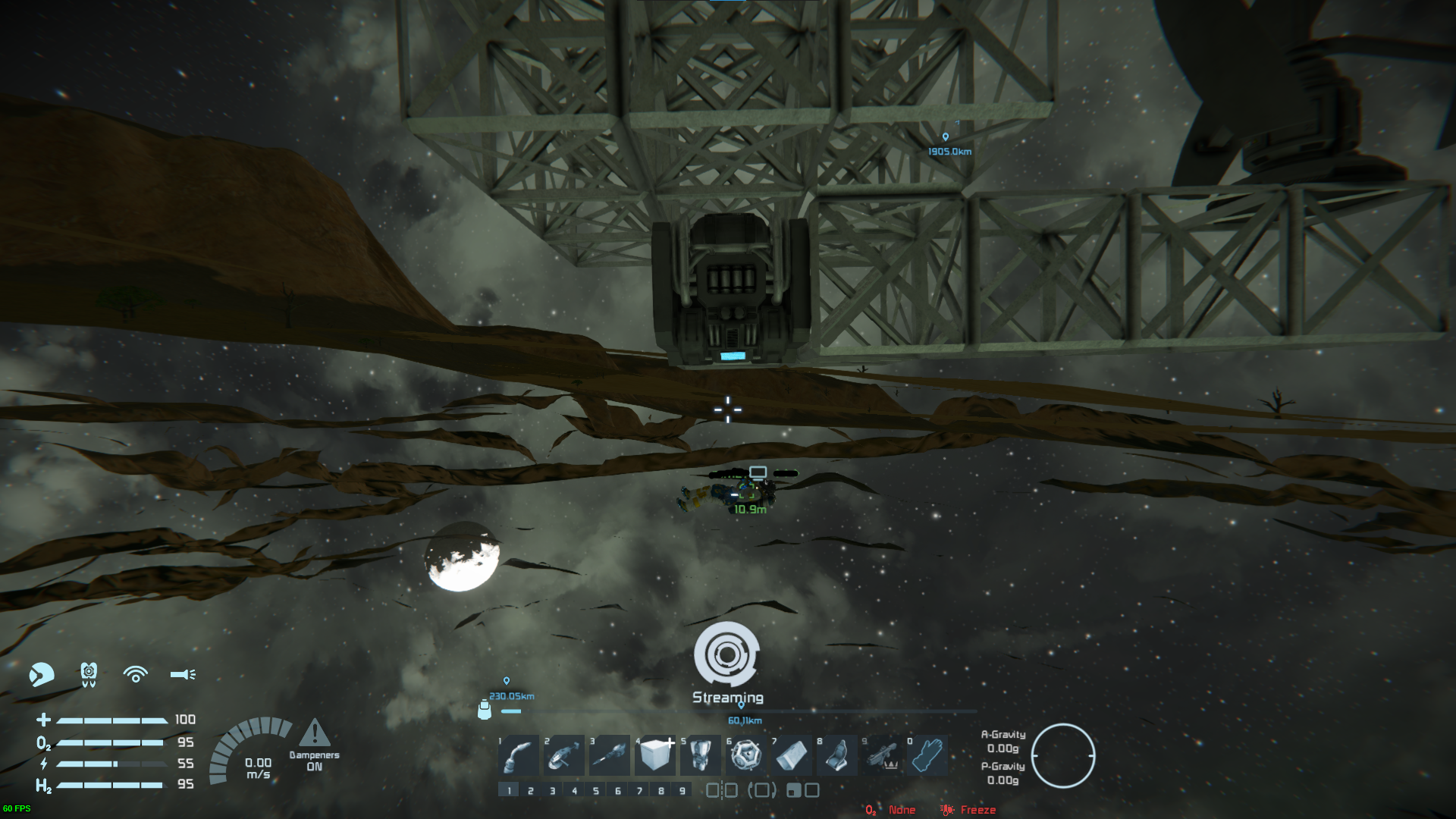Image resolution: width=1456 pixels, height=819 pixels.
Task: Equip the angle grinder from the hotbar
Action: click(x=563, y=755)
